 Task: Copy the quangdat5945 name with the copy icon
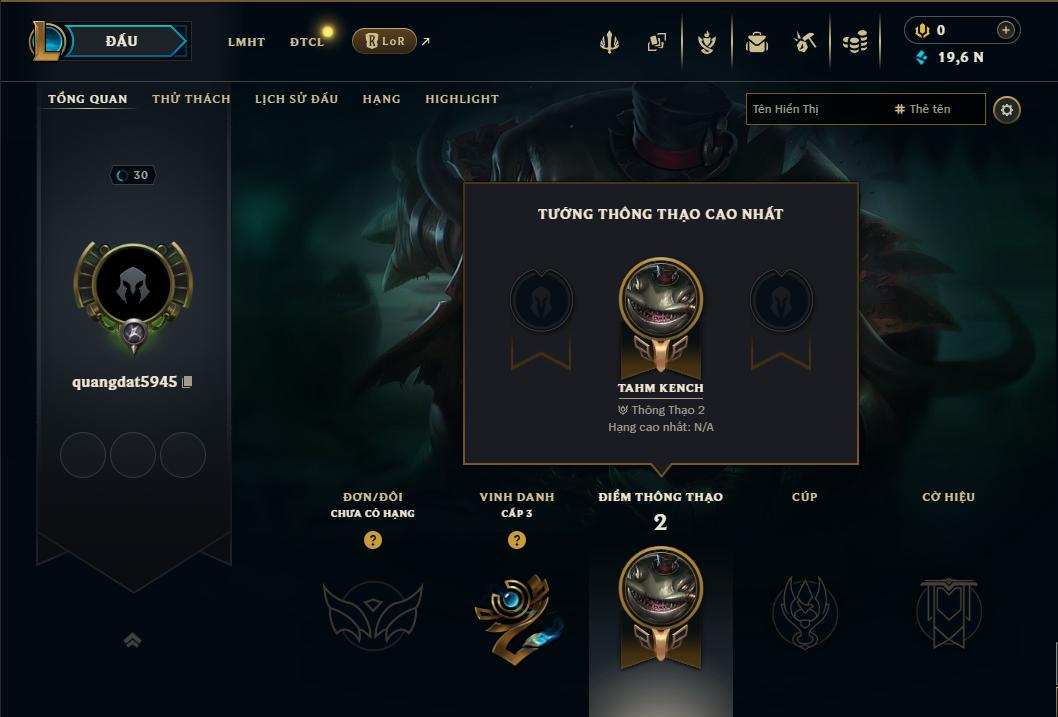point(187,382)
